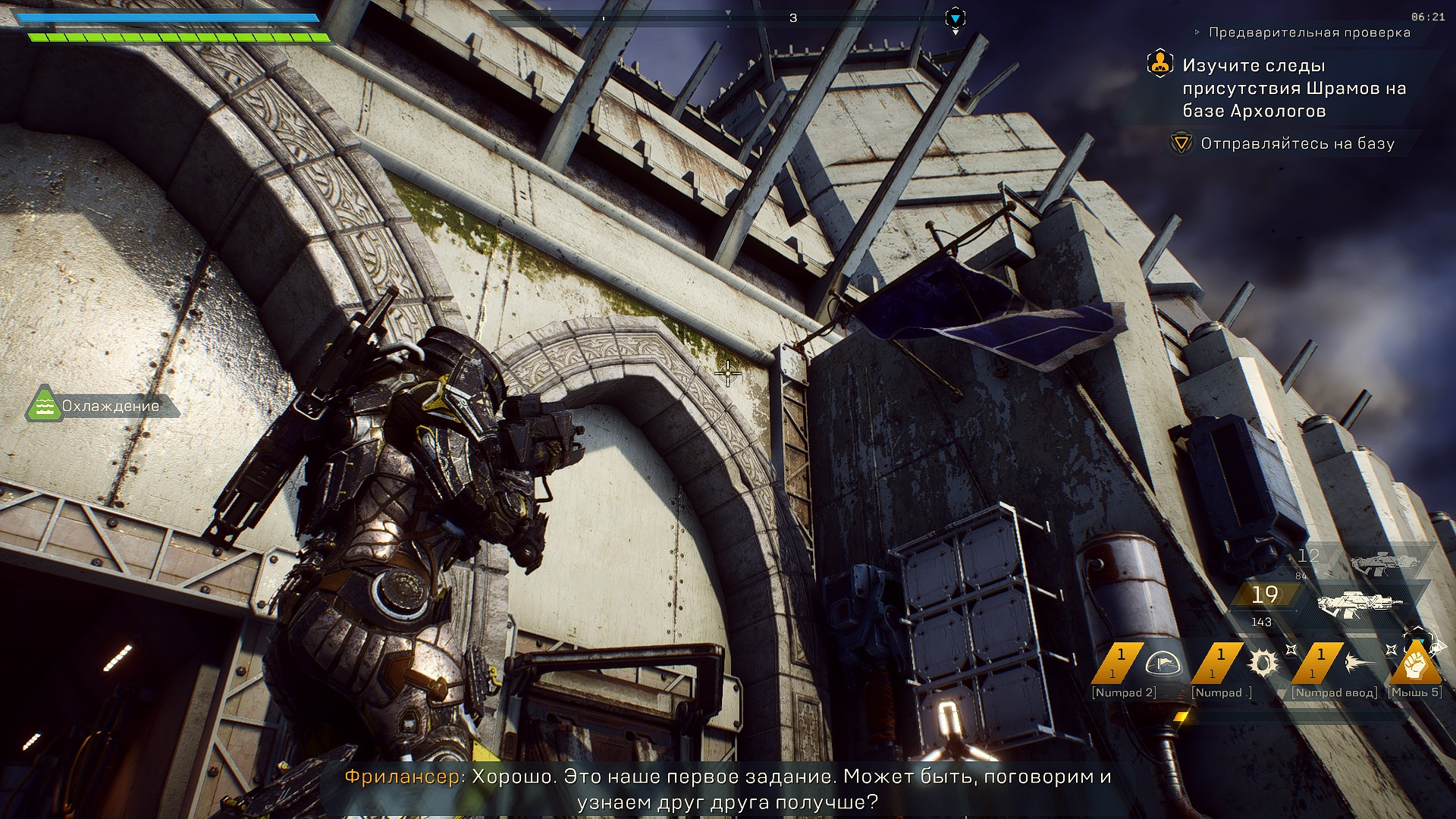
Task: Click the 'Изучите следы присутствия Шрамов' objective
Action: coord(1294,88)
